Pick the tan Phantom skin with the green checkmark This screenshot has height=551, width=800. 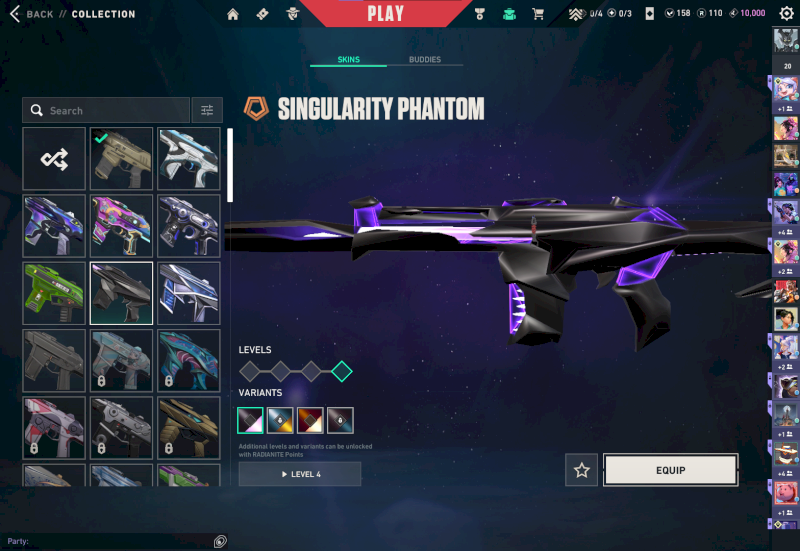[121, 159]
